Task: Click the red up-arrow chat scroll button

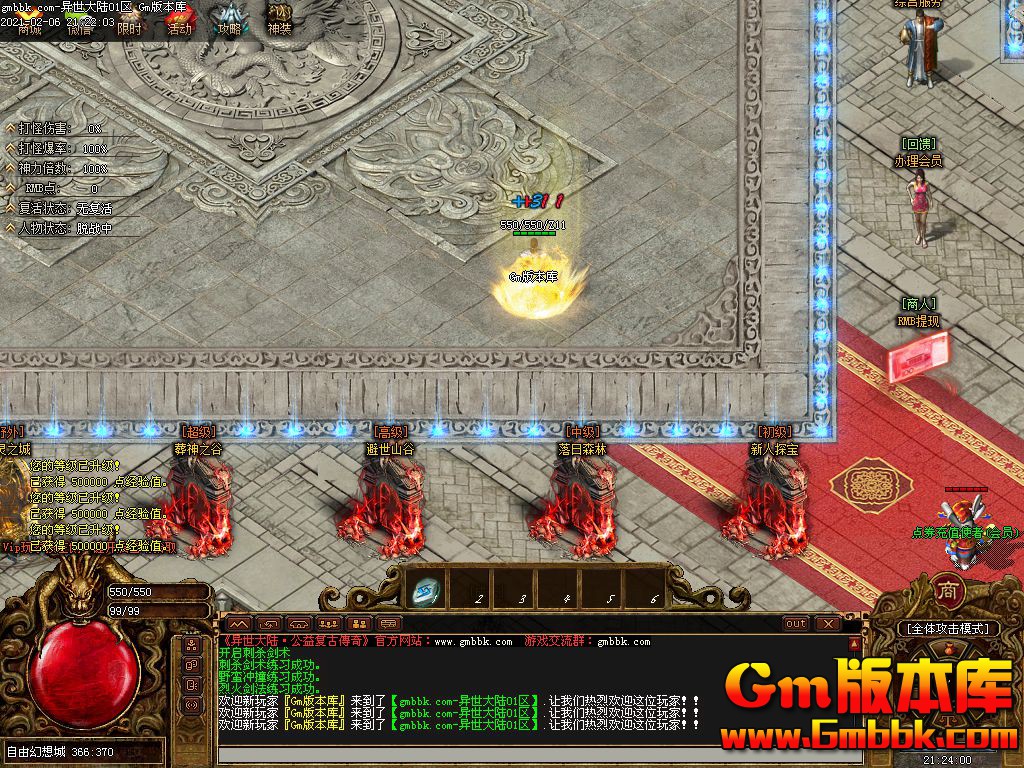Action: click(853, 641)
